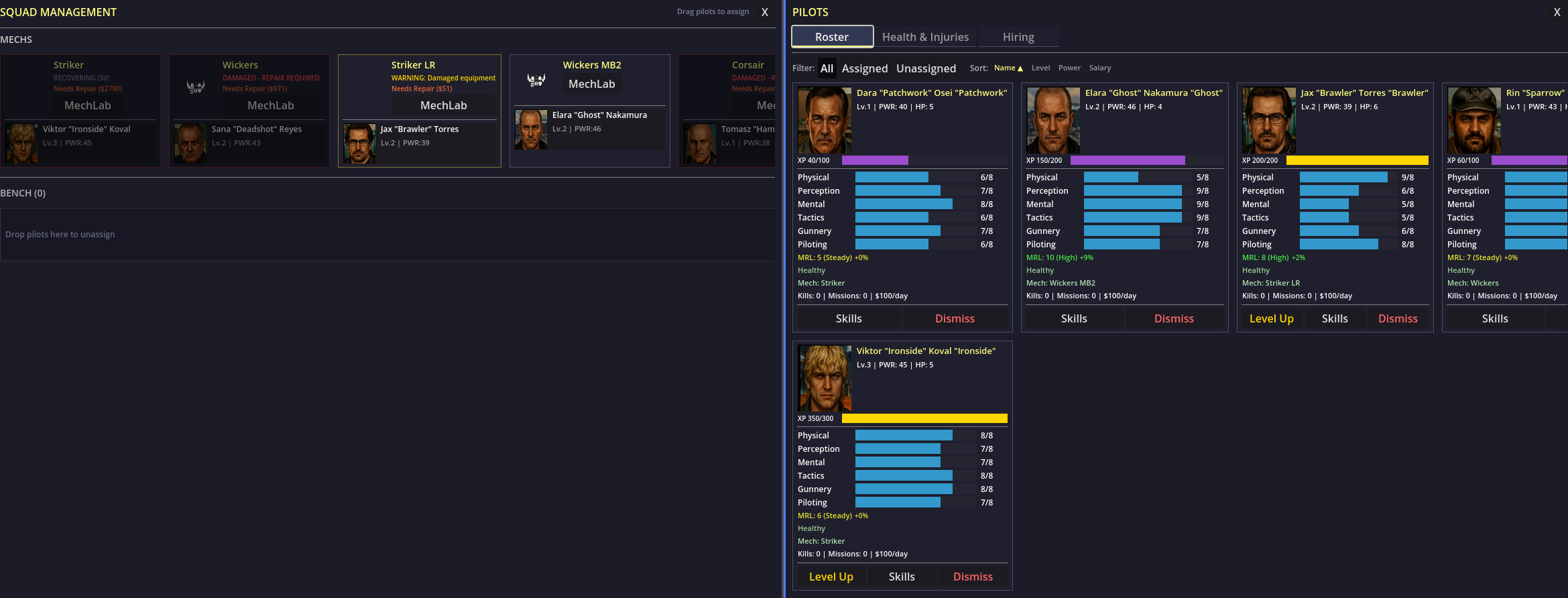The width and height of the screenshot is (1568, 598).
Task: Select Elara Nakamura in the Wickers MB2 slot
Action: [589, 129]
